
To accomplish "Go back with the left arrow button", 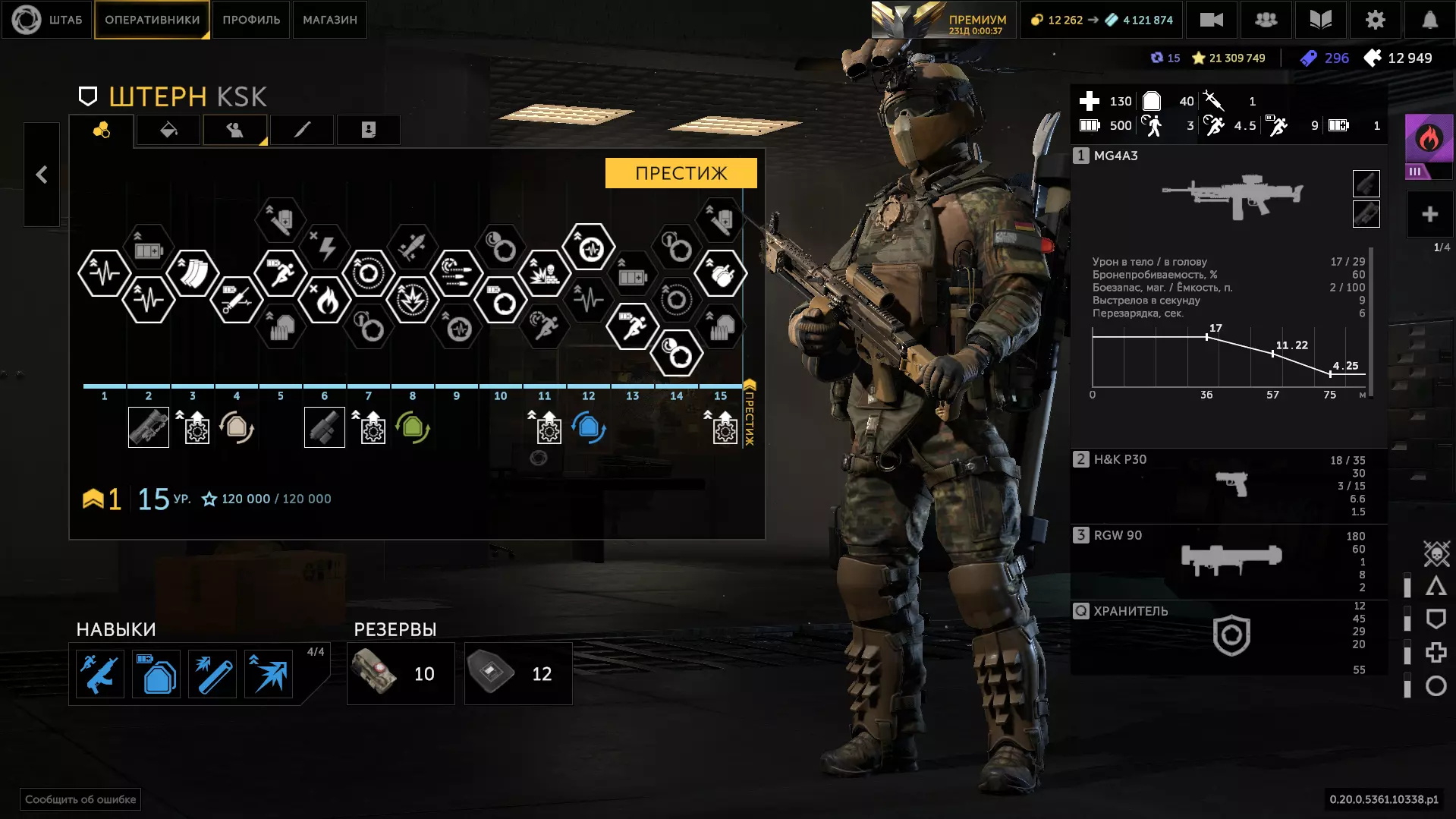I will (42, 175).
